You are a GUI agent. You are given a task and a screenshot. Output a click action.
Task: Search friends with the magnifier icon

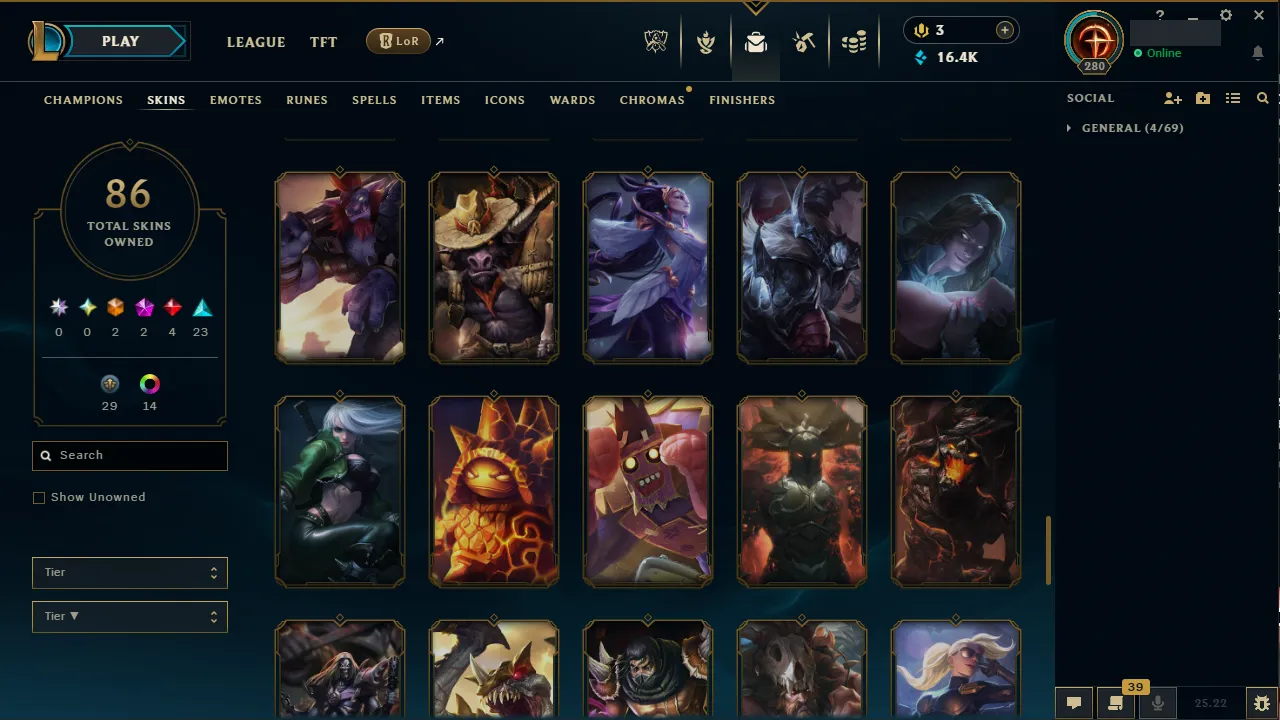click(x=1262, y=98)
